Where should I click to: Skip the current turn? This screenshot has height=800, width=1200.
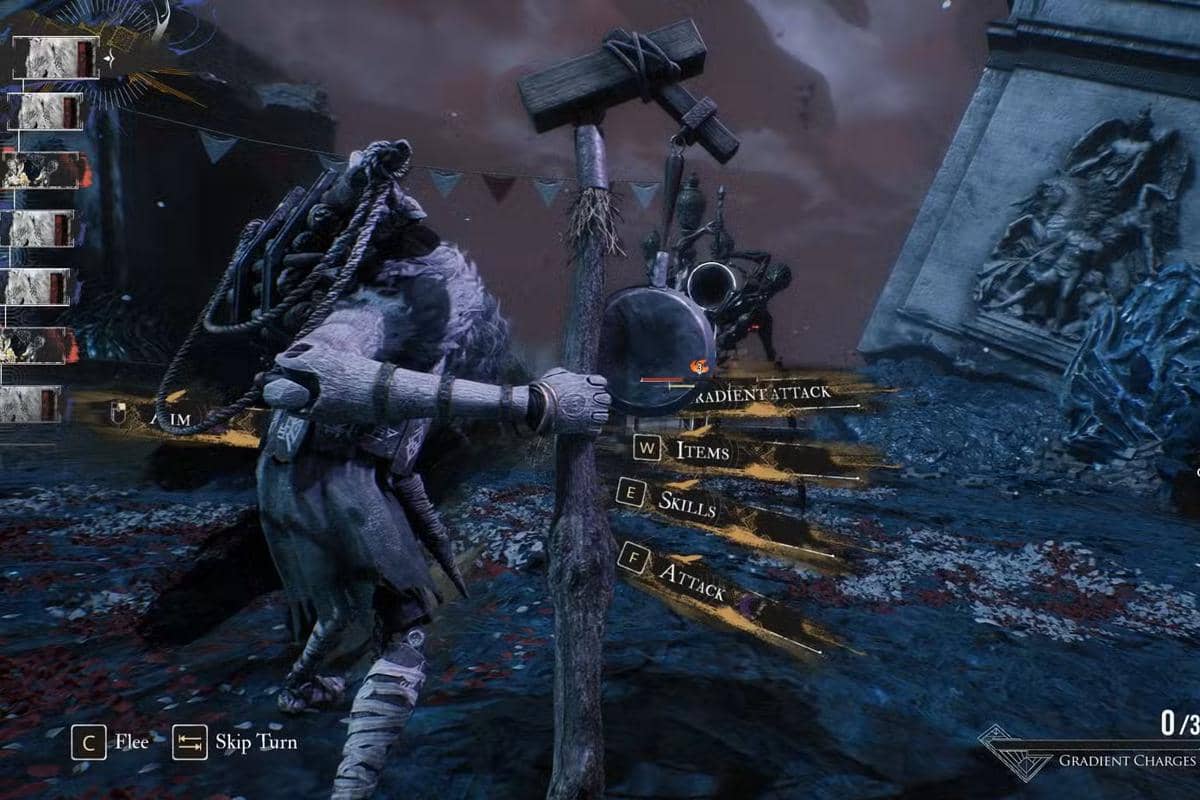coord(256,742)
